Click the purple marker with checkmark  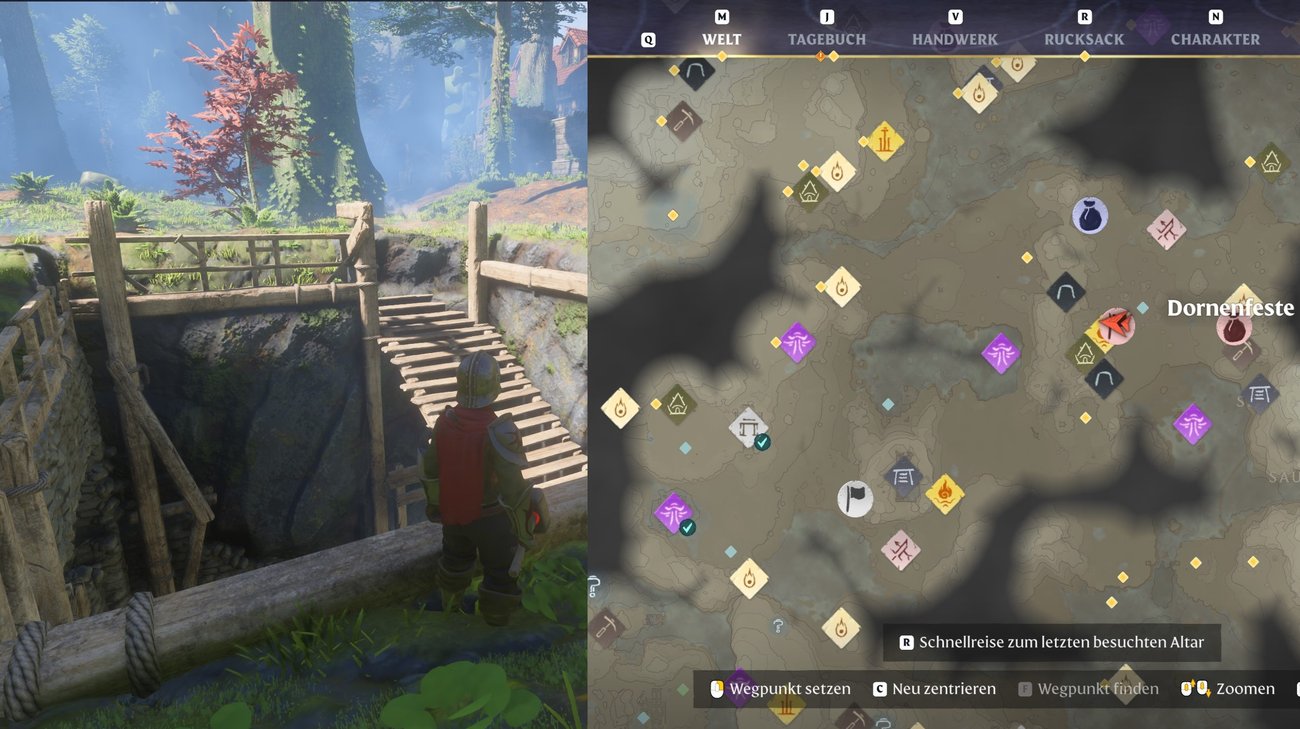coord(674,513)
